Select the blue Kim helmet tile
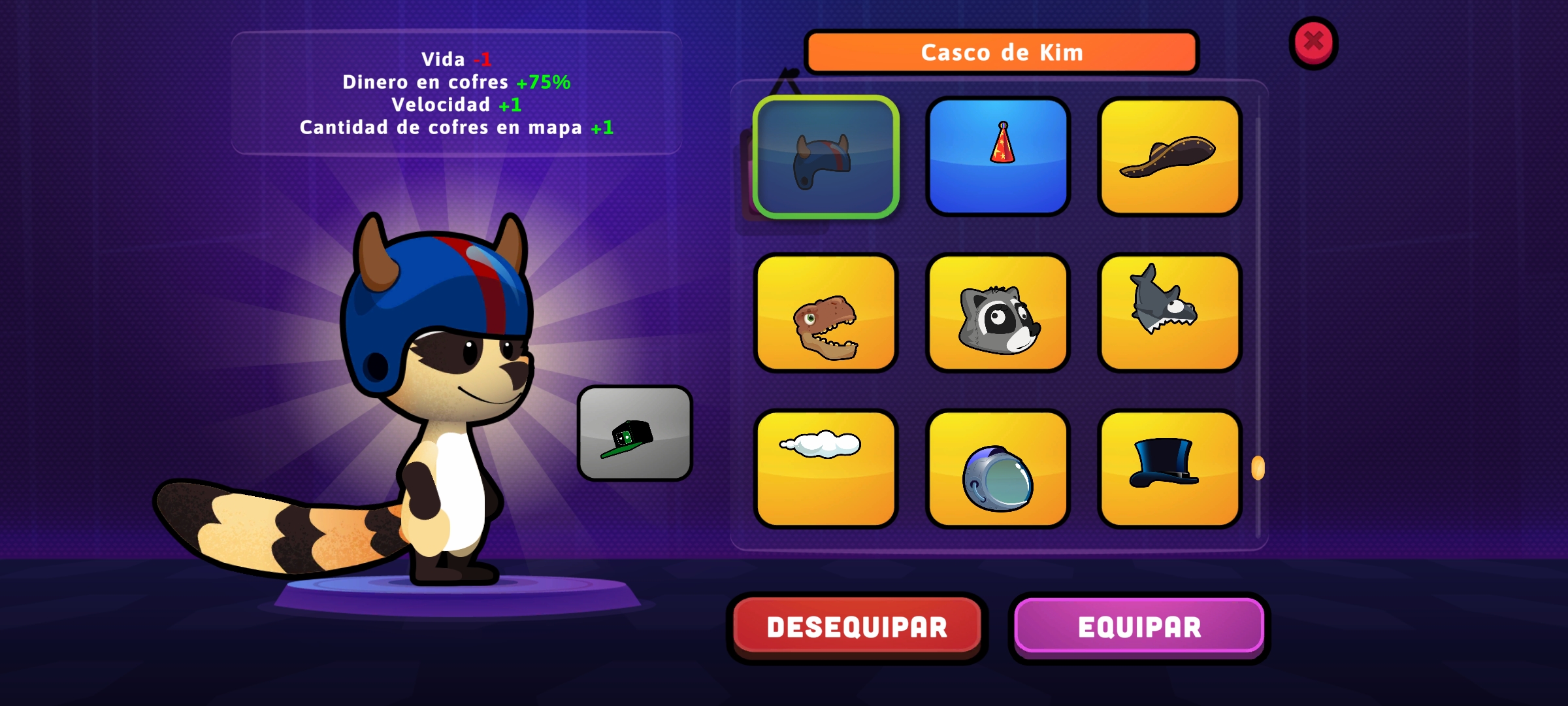 coord(826,157)
